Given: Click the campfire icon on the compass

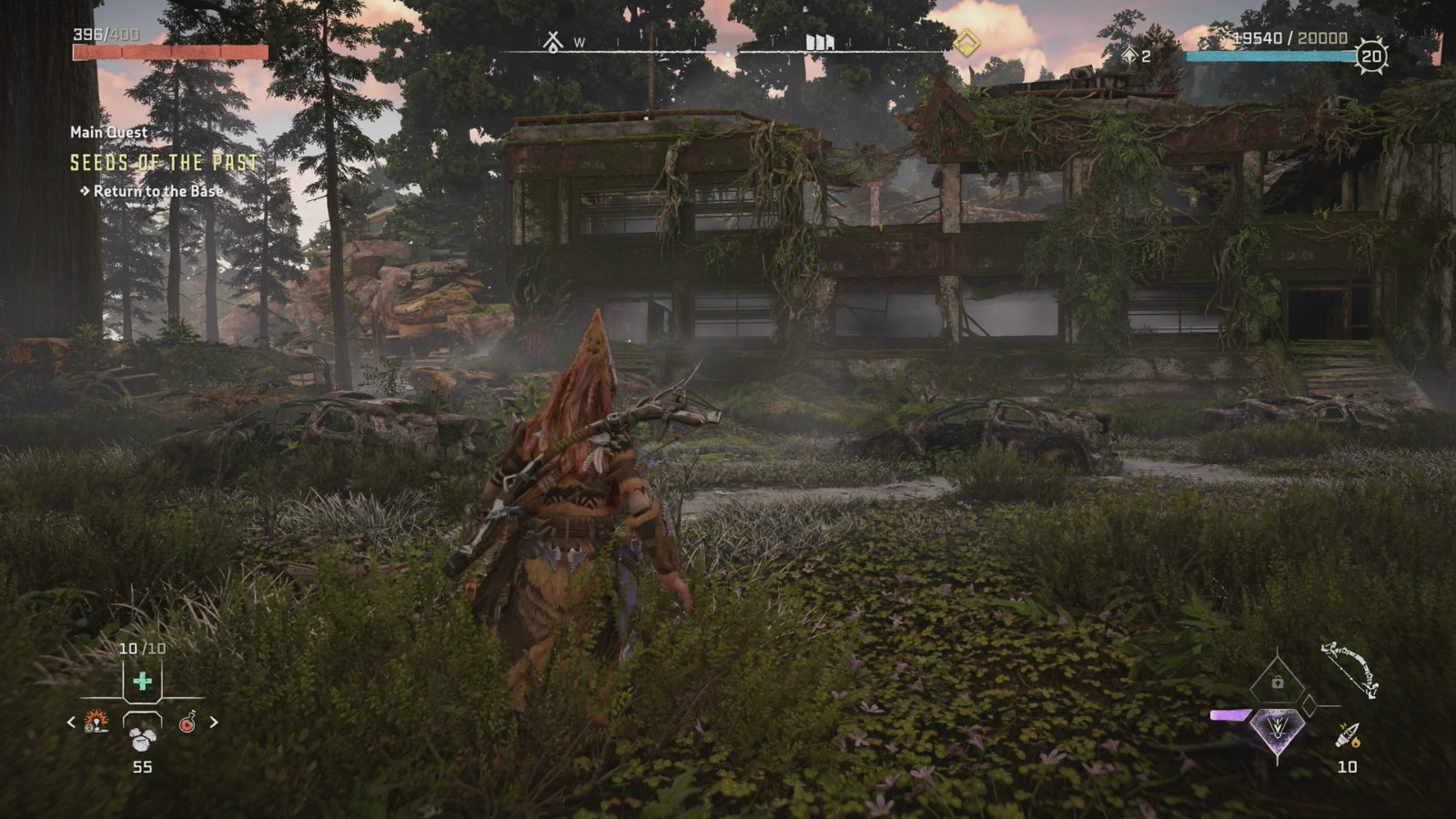Looking at the screenshot, I should [553, 41].
